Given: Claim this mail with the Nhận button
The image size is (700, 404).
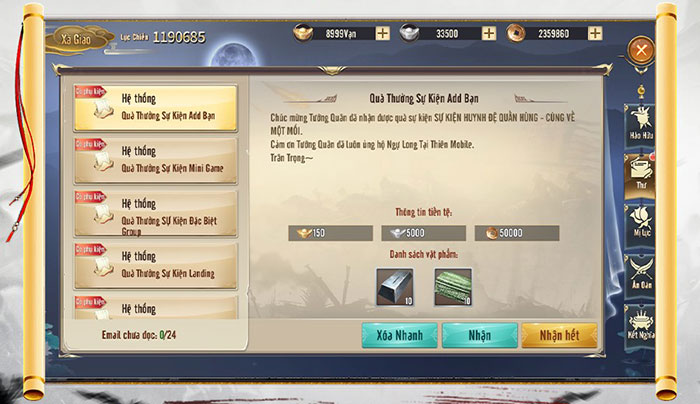Looking at the screenshot, I should (x=479, y=335).
